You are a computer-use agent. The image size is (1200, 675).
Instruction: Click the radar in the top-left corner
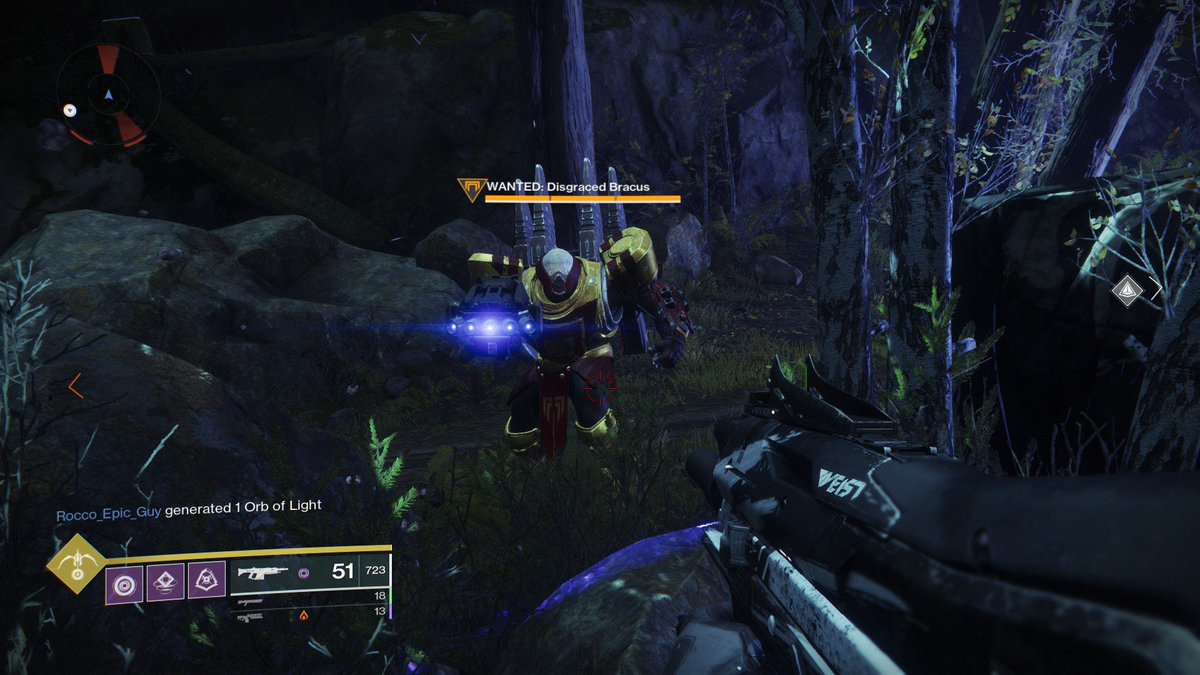tap(108, 95)
